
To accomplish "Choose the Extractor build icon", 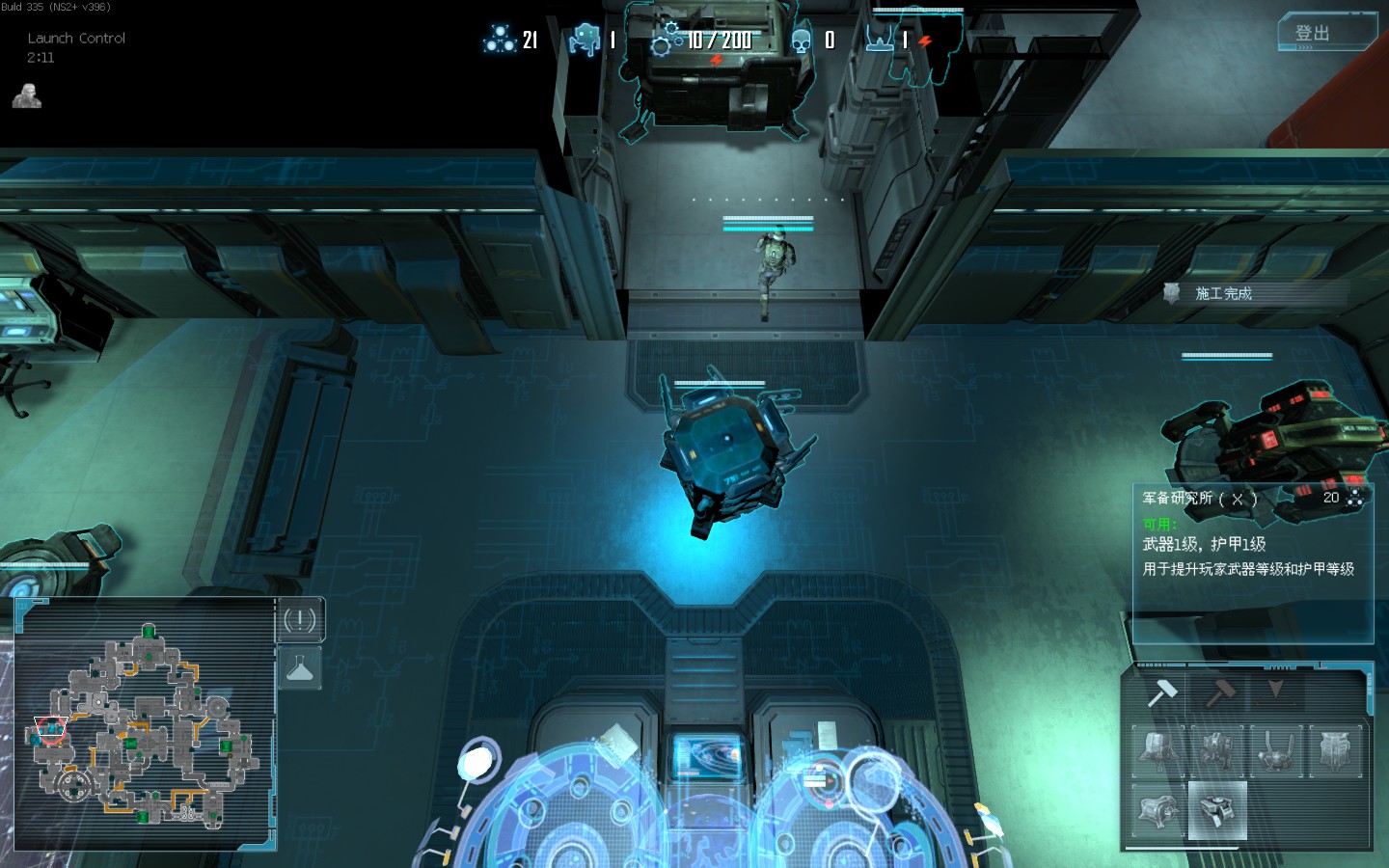I will click(1217, 751).
